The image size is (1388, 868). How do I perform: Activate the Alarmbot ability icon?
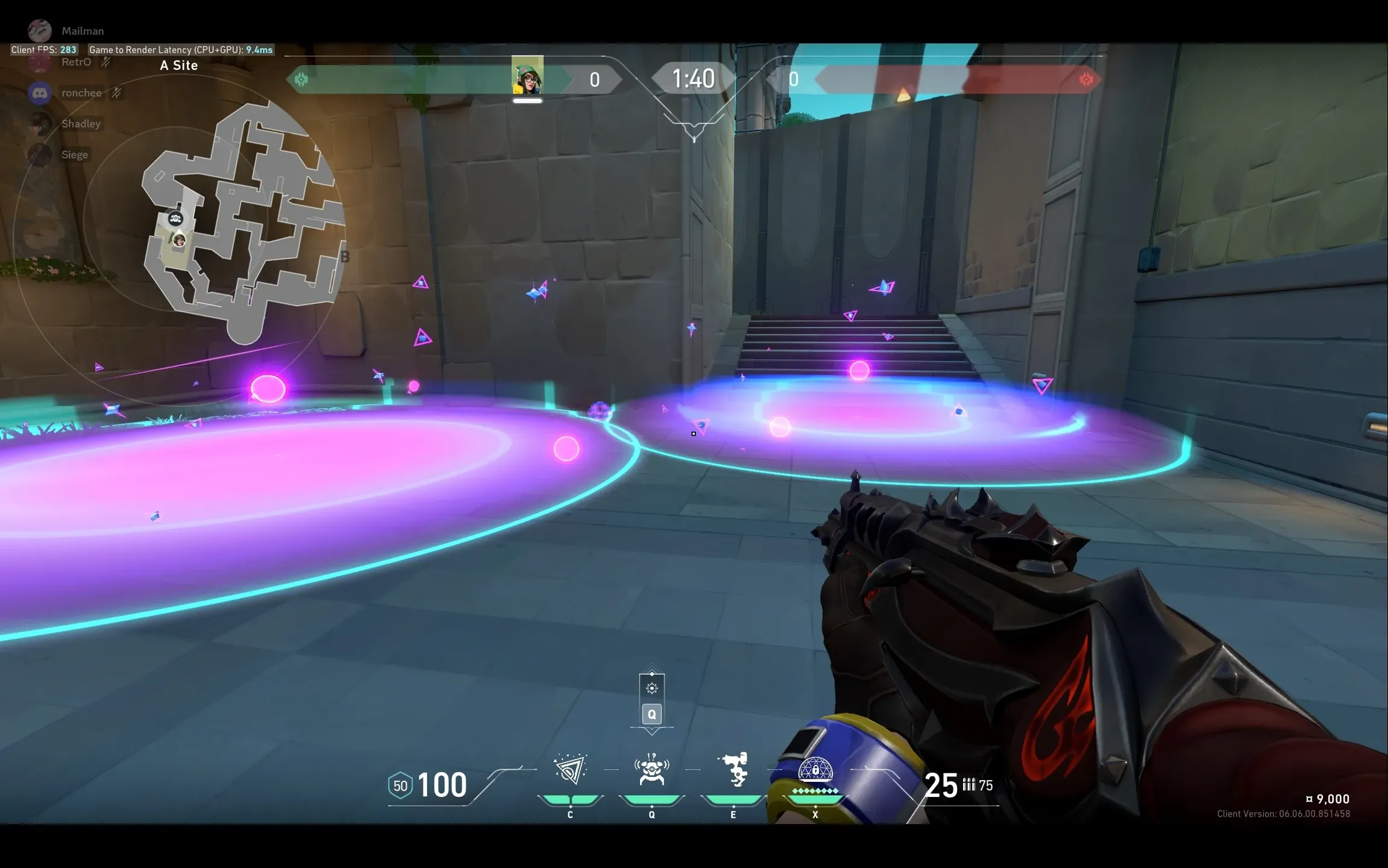652,770
